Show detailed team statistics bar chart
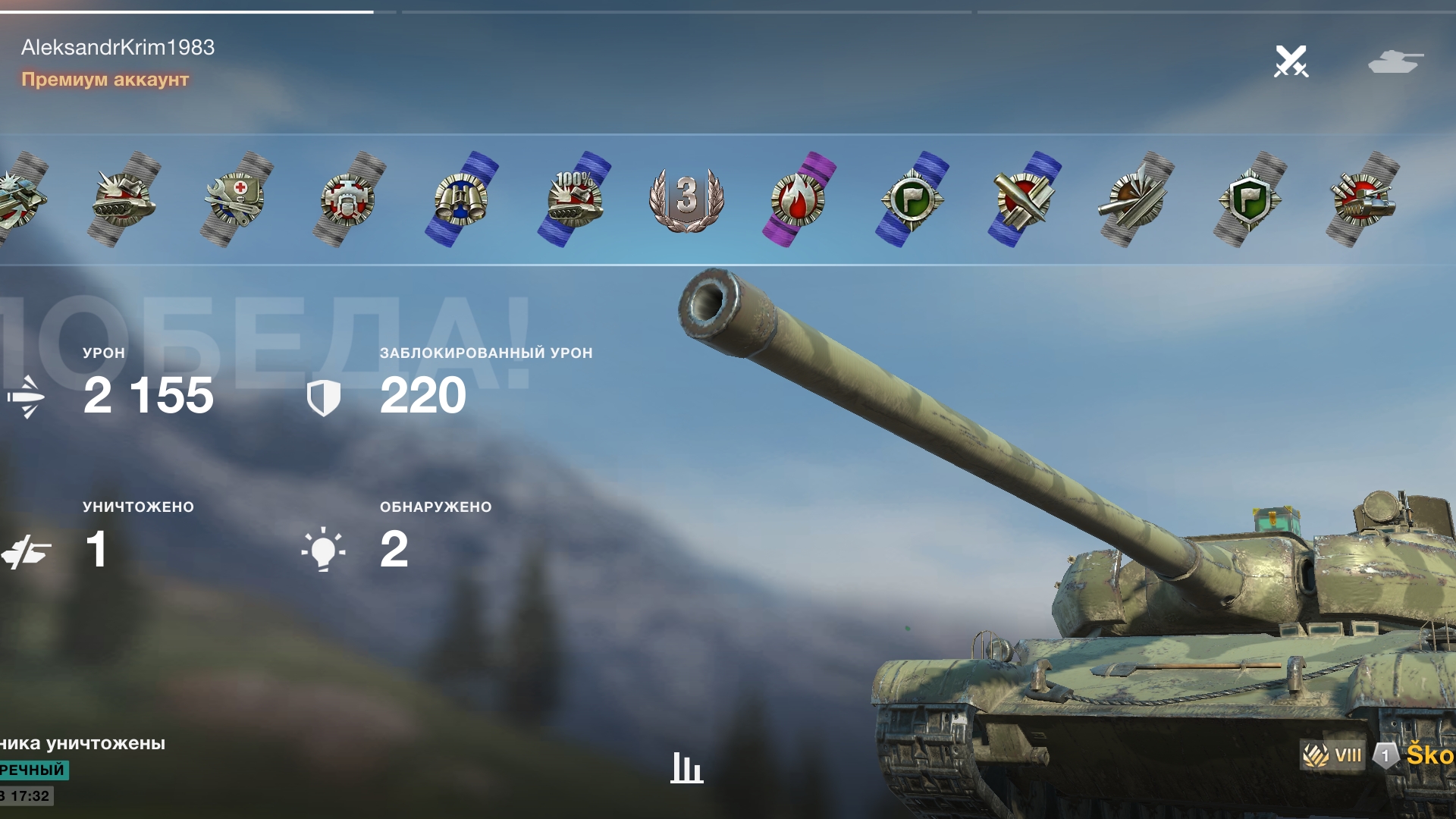Screen dimensions: 1456x819 tap(686, 767)
